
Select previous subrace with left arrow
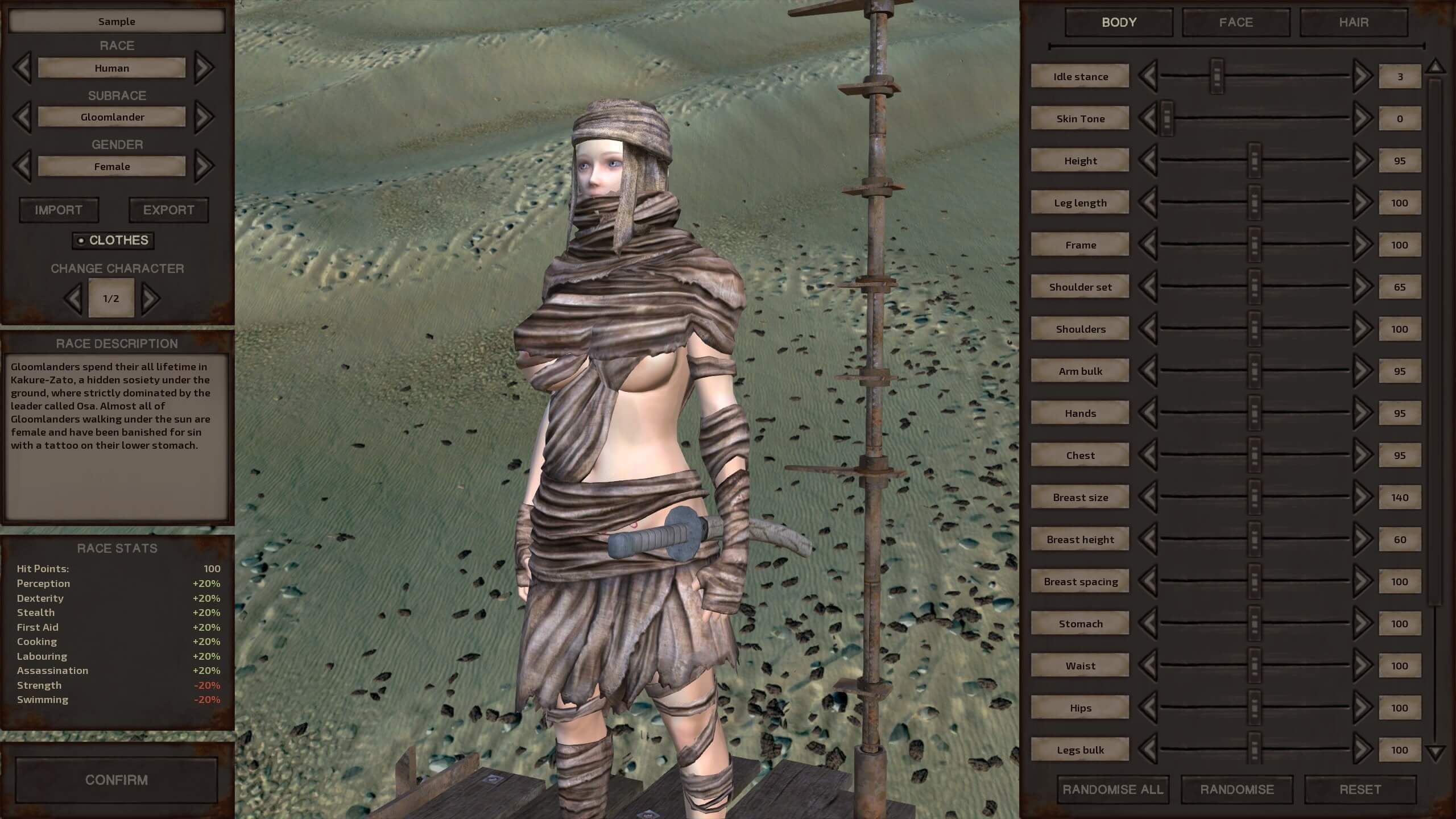[22, 117]
